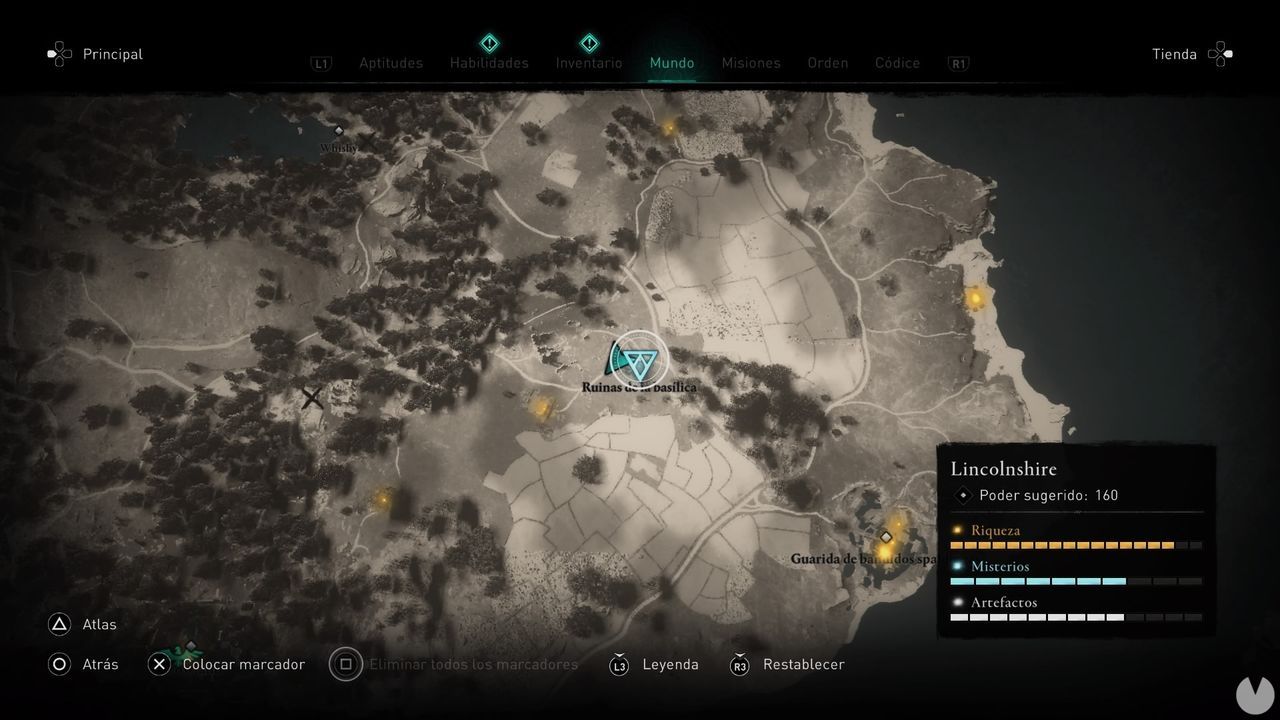Open the Orden tab
Screen dimensions: 1280x720
click(827, 63)
